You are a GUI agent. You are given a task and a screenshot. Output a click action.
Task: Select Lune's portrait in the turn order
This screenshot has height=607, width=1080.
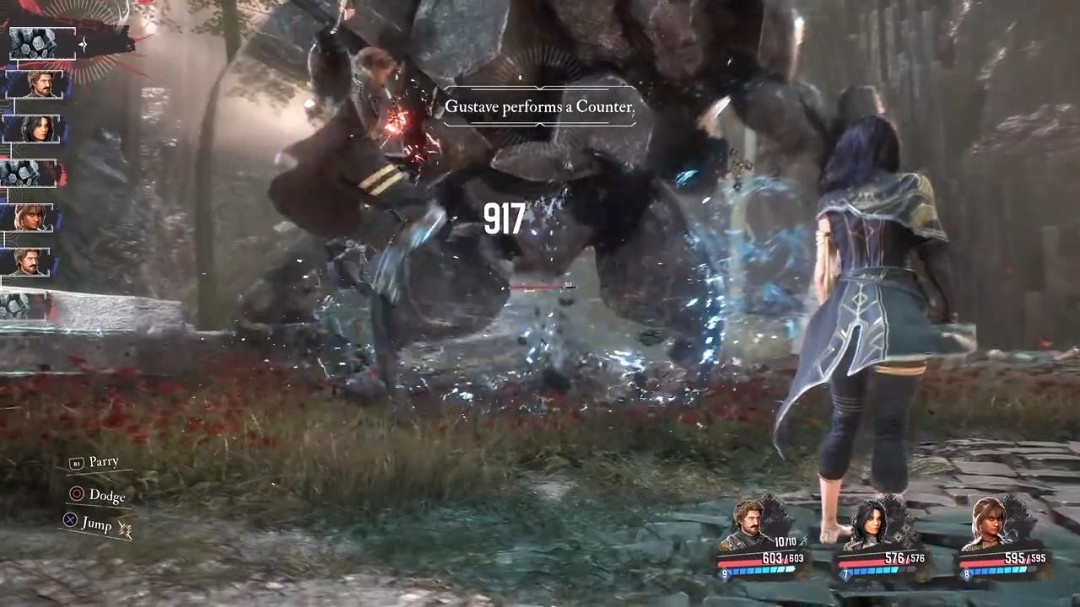click(33, 129)
